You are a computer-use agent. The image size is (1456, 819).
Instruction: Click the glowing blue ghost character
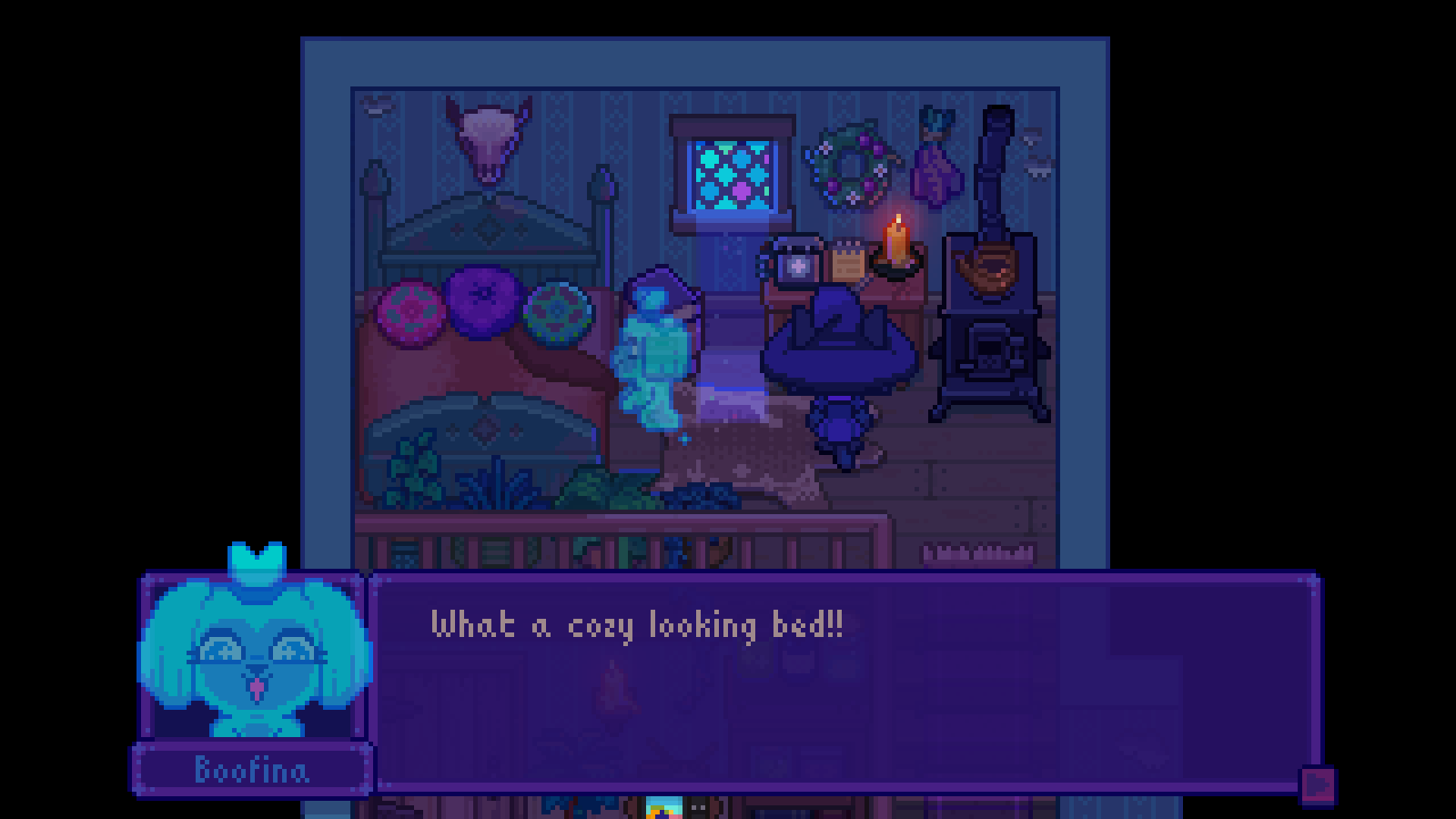coord(657,355)
